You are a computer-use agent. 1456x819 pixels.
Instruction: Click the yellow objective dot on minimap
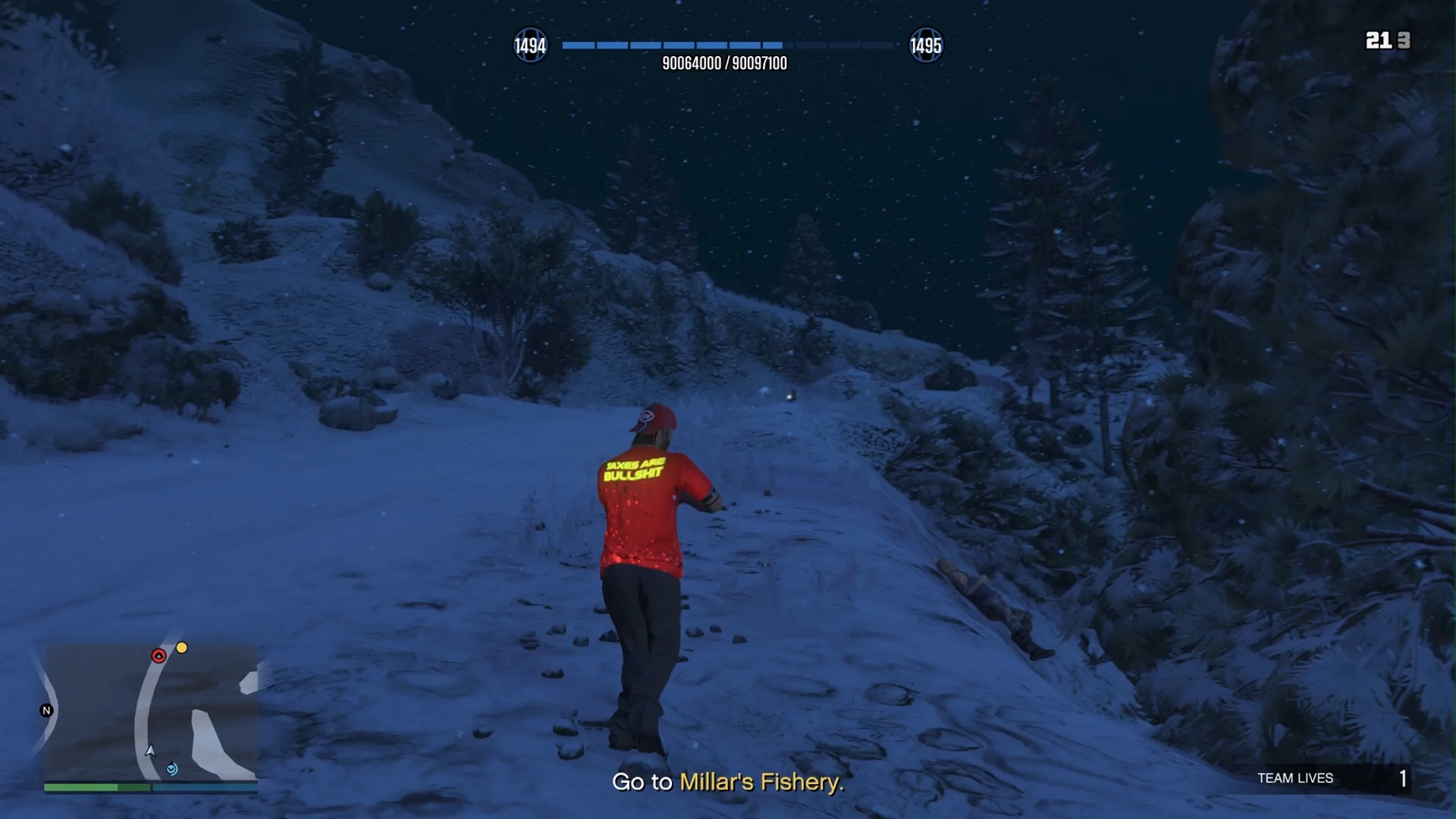[182, 648]
